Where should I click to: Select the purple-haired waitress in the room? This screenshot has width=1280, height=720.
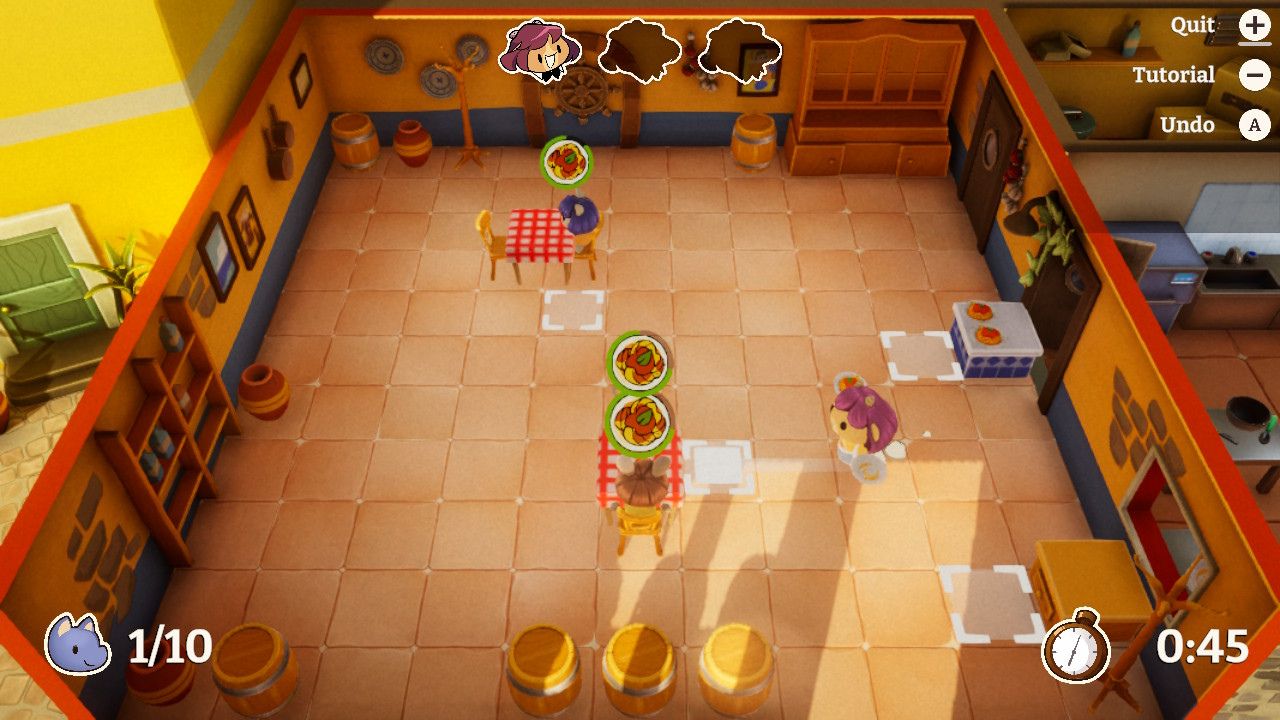[862, 420]
